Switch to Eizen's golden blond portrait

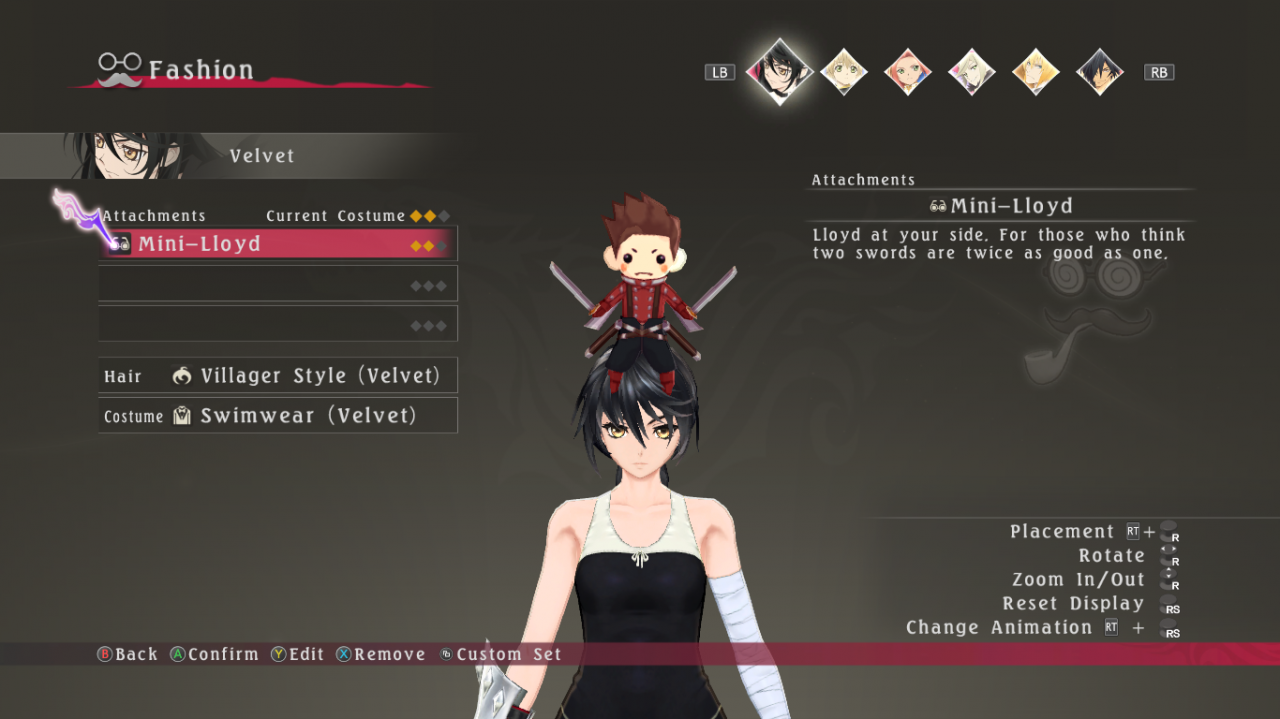[x=1036, y=72]
